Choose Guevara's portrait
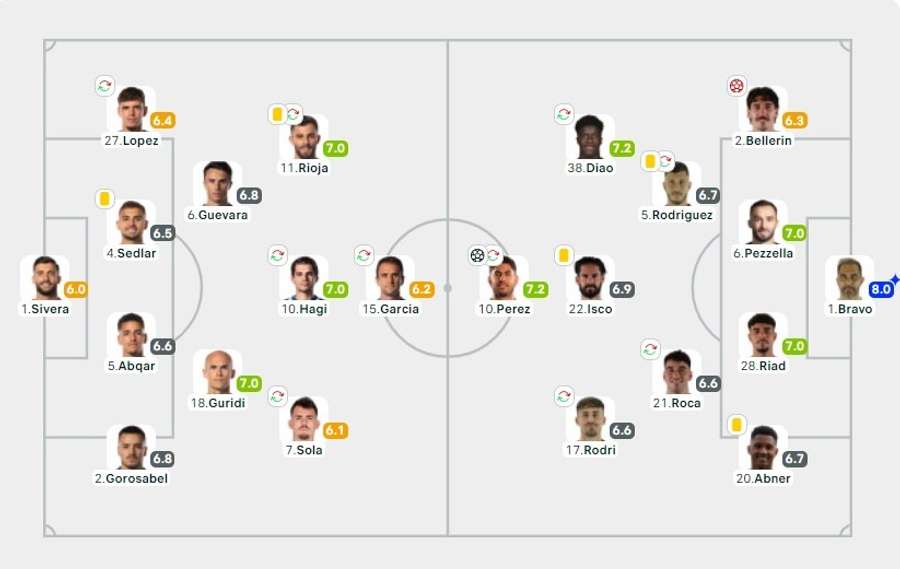This screenshot has height=569, width=900. 217,185
